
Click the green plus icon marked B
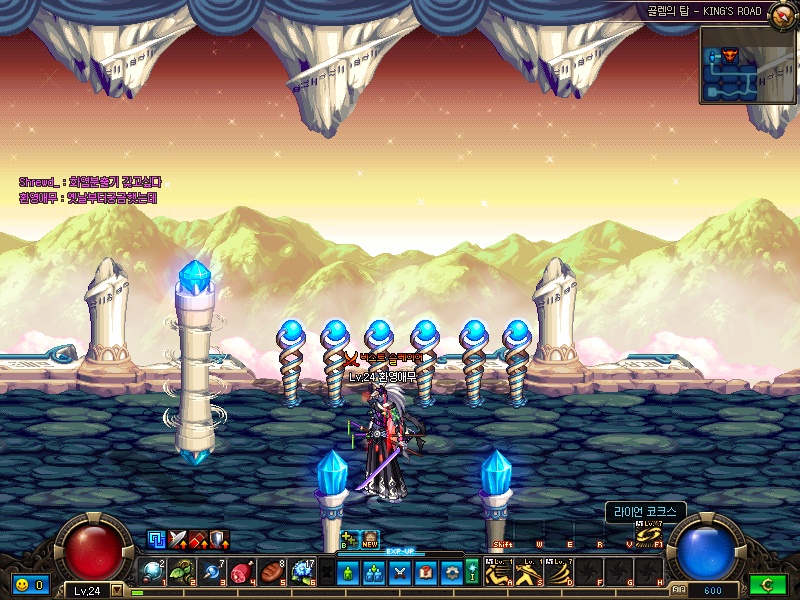click(349, 538)
